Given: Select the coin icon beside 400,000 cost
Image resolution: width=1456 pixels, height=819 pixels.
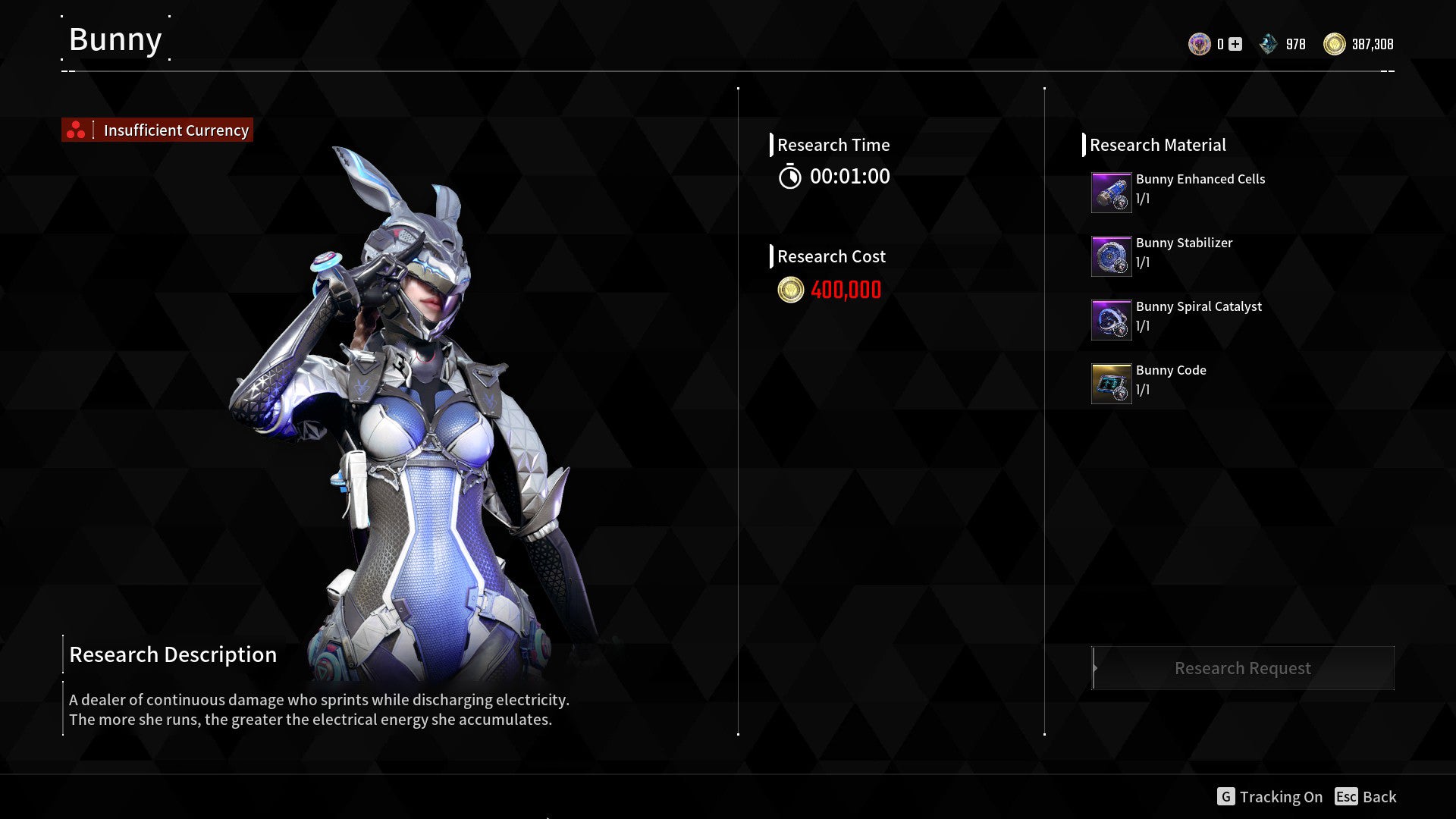Looking at the screenshot, I should [790, 290].
